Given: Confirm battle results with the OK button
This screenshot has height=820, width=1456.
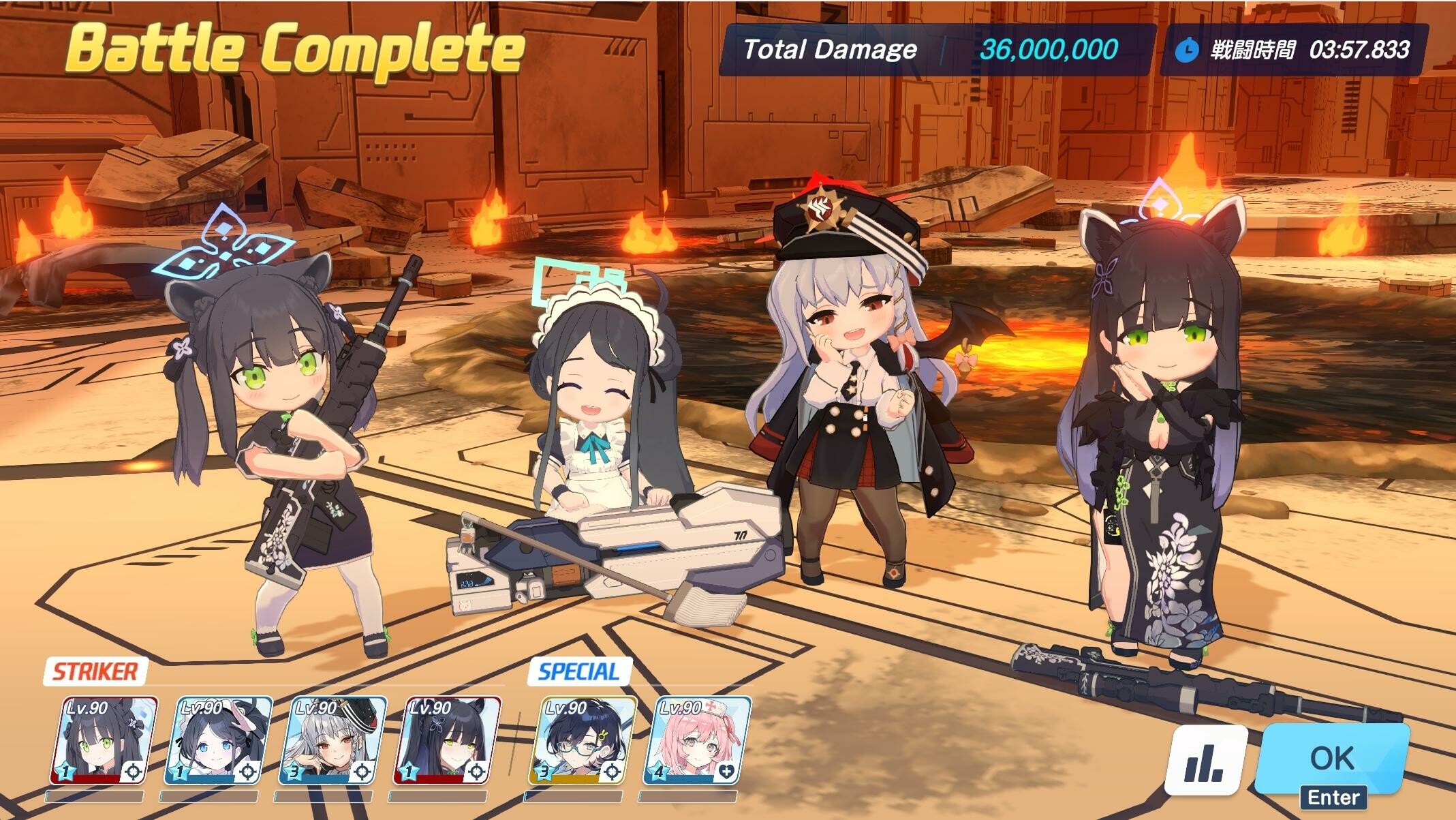Looking at the screenshot, I should point(1331,757).
